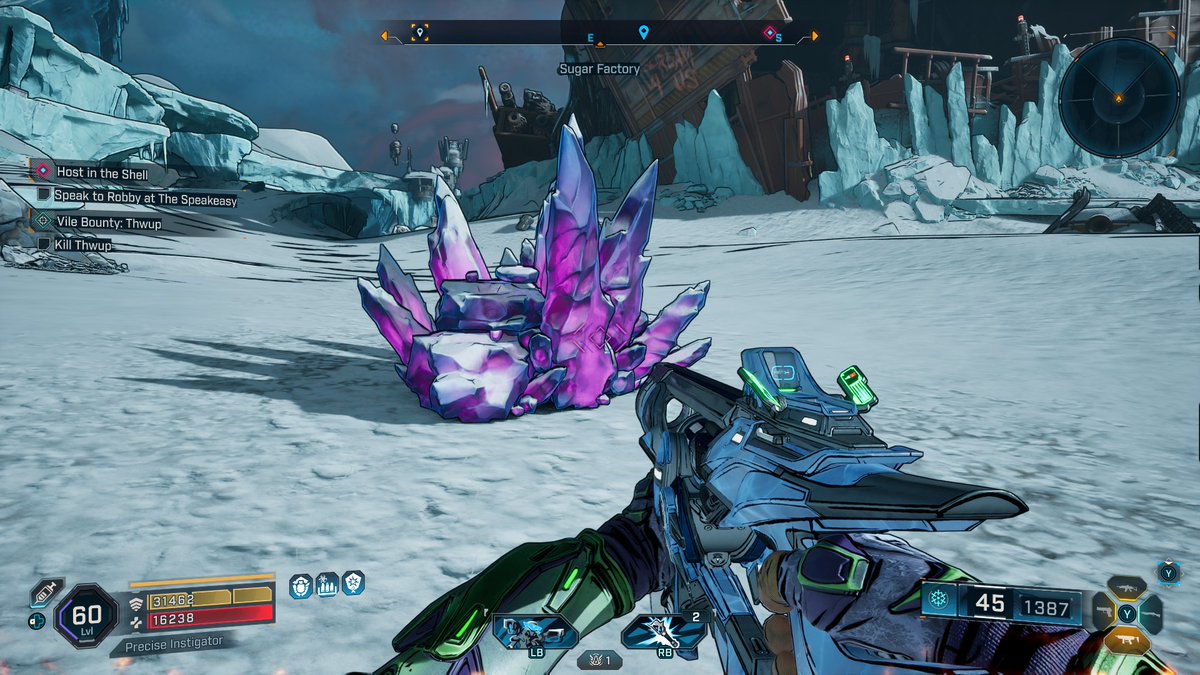Screen dimensions: 1200x675
Task: Select the bracketed waypoint marker on compass
Action: 420,33
